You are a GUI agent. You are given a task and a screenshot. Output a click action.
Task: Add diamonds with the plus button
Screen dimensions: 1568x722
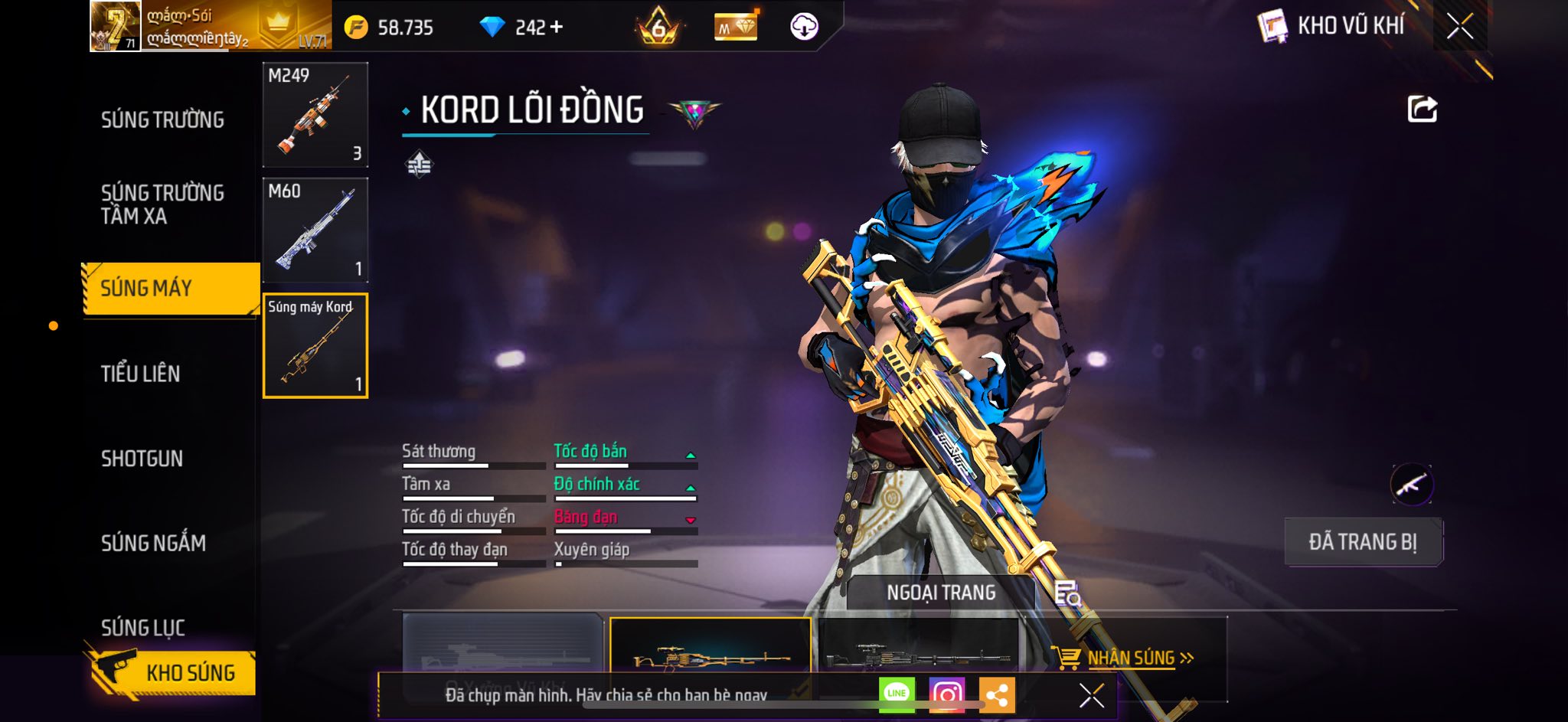[557, 28]
